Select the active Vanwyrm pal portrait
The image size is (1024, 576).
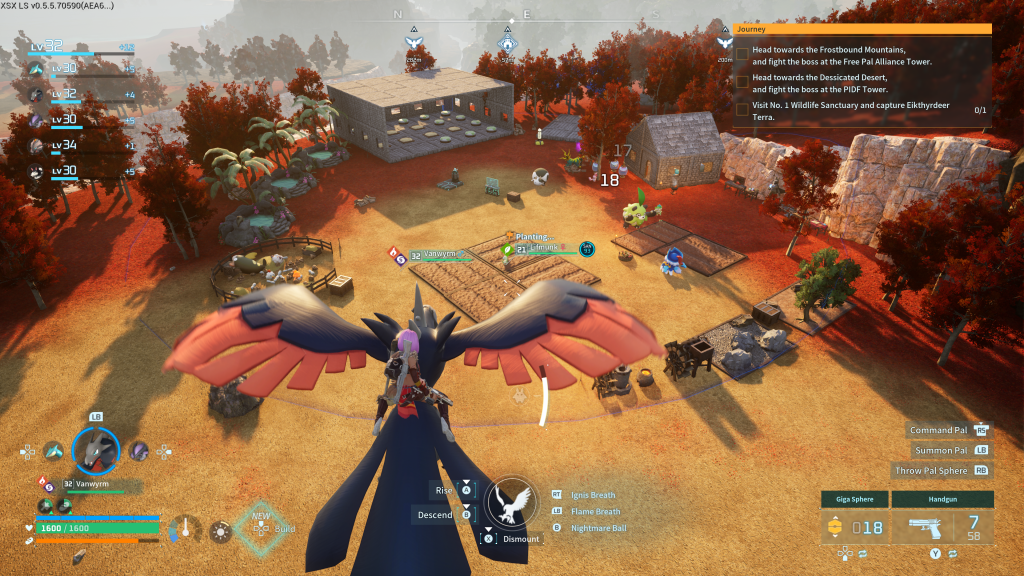[95, 450]
